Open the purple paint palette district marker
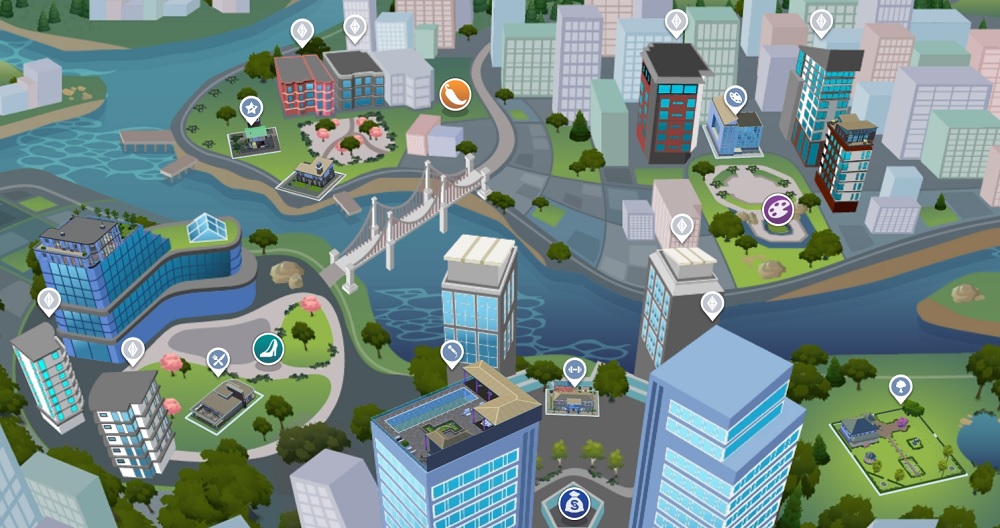The width and height of the screenshot is (1000, 528). [778, 210]
